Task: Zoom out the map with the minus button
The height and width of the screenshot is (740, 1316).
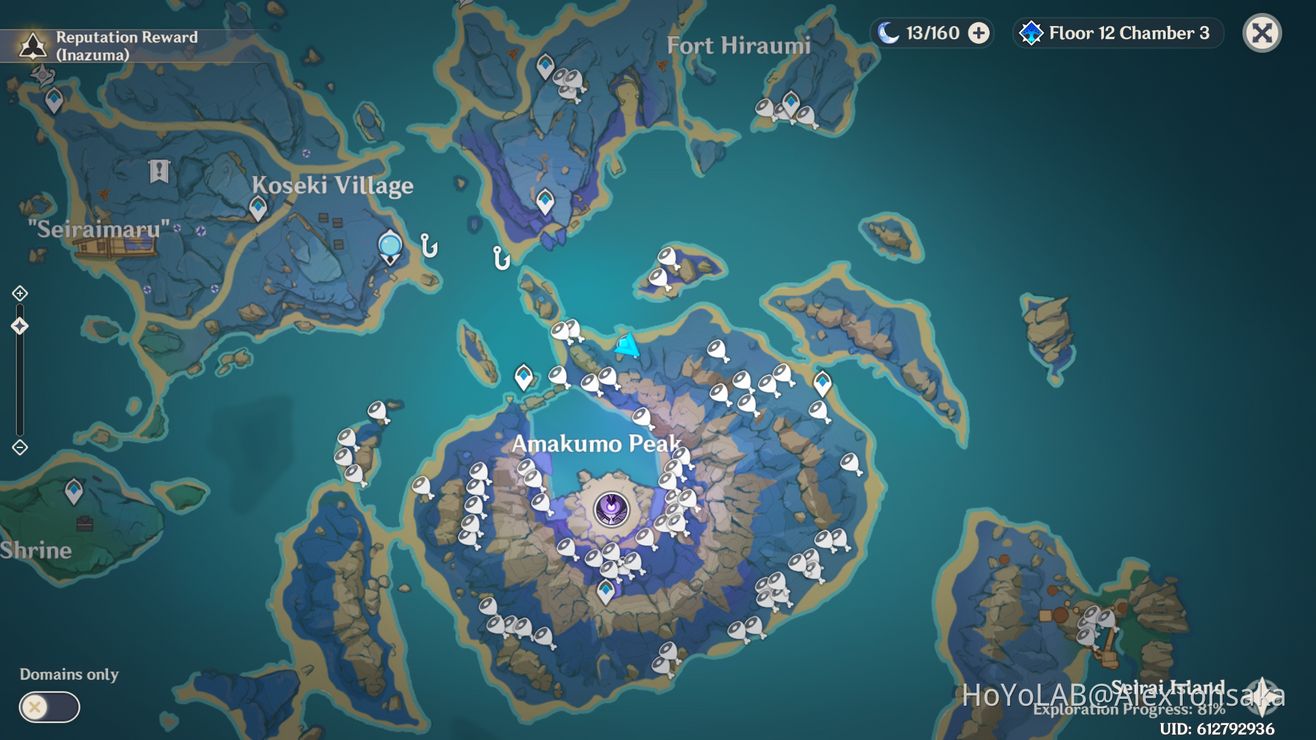Action: click(x=19, y=447)
